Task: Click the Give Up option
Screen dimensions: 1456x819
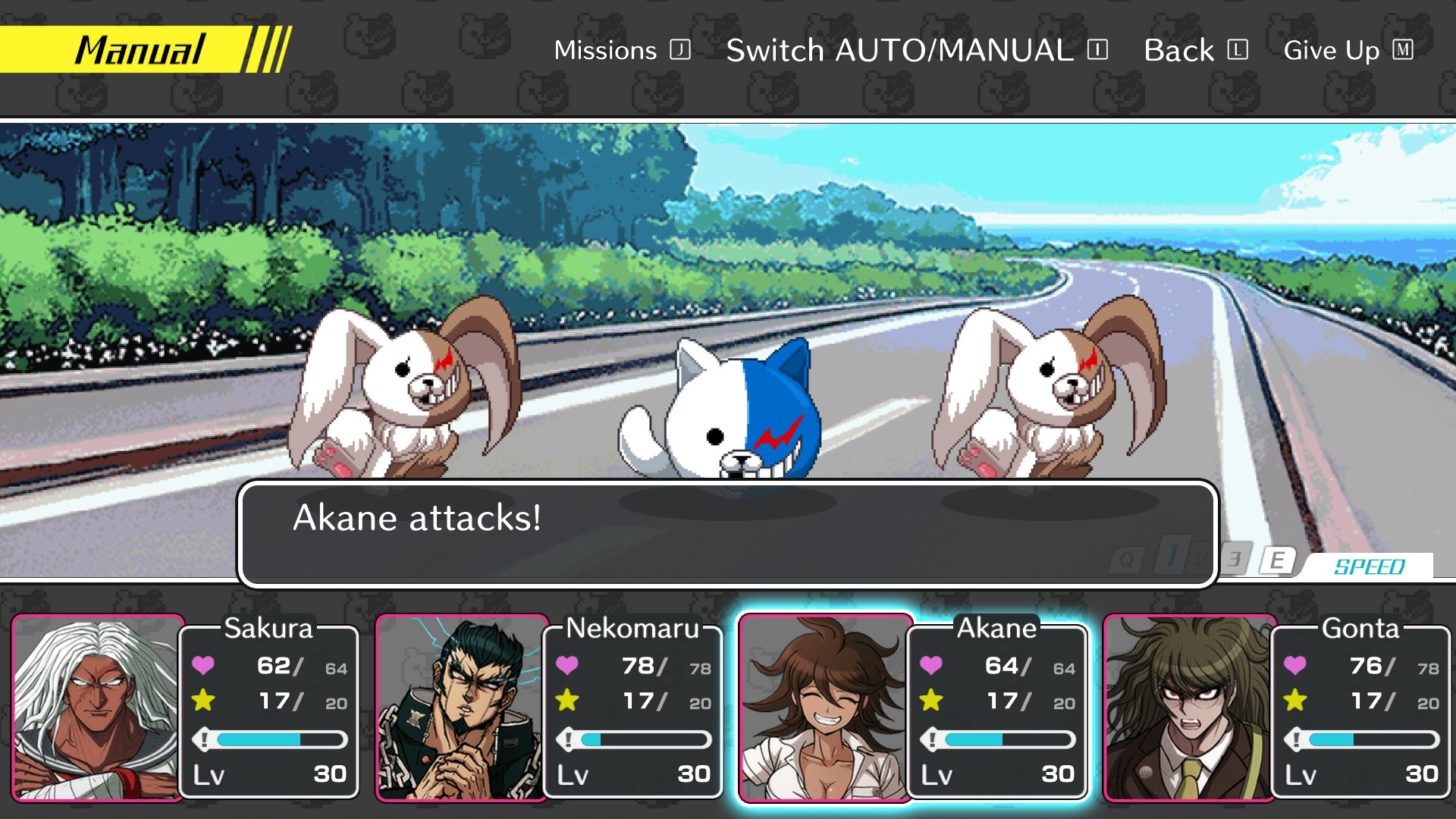Action: click(x=1331, y=51)
